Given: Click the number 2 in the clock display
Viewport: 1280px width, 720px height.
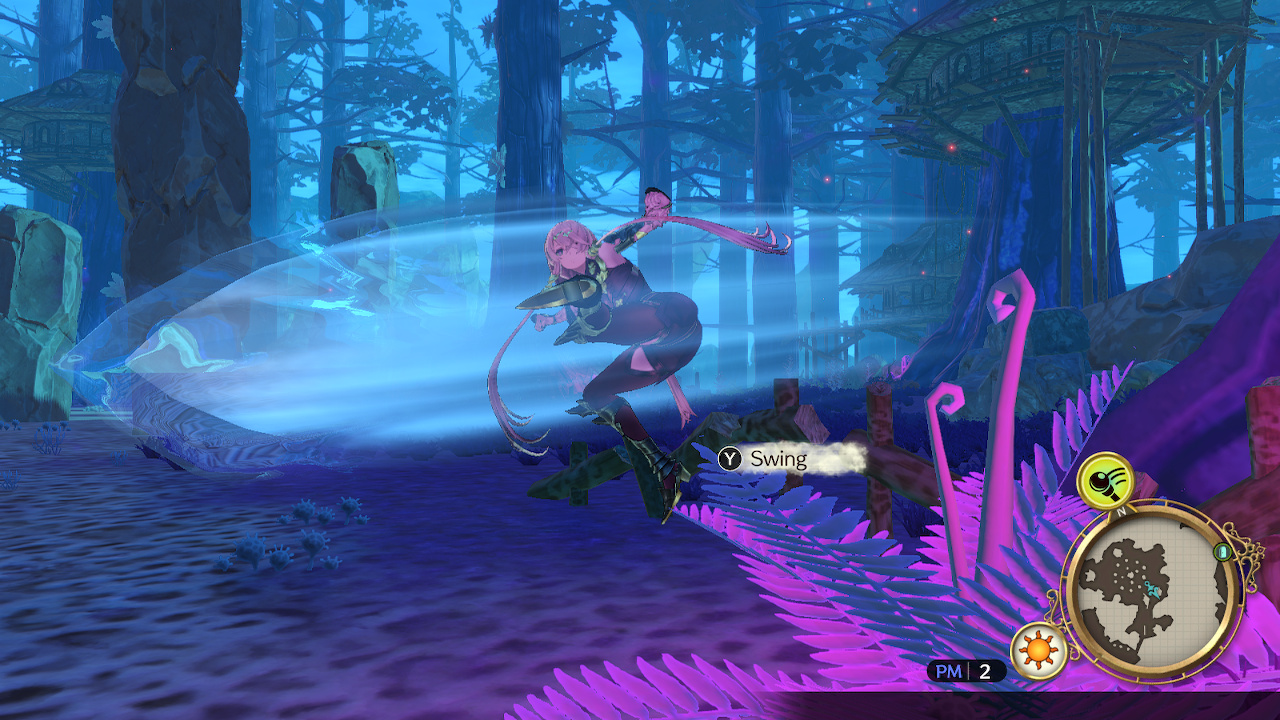Looking at the screenshot, I should [x=986, y=672].
